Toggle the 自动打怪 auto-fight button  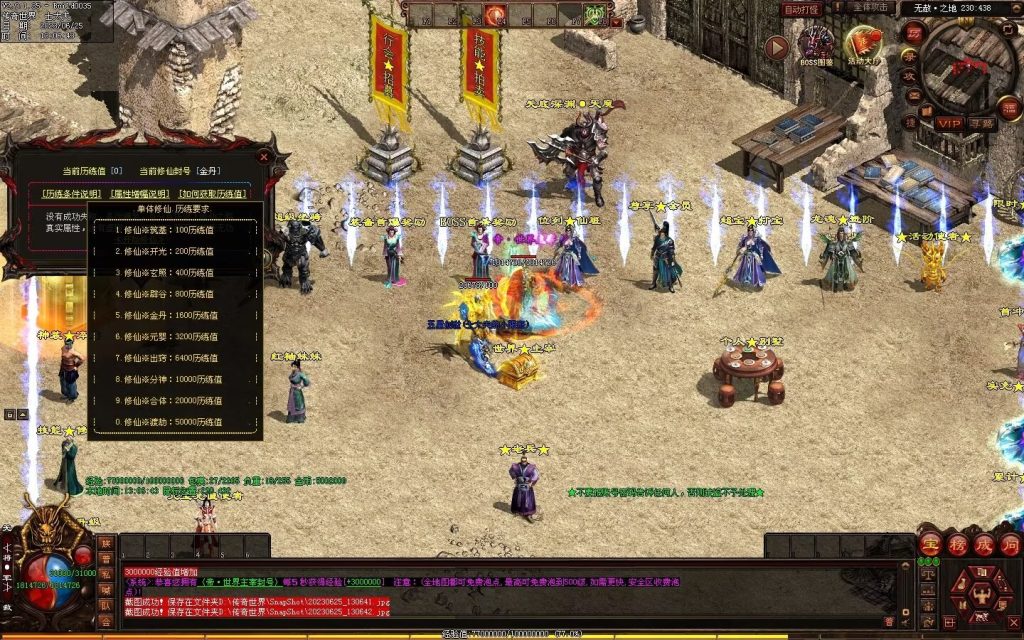[801, 9]
